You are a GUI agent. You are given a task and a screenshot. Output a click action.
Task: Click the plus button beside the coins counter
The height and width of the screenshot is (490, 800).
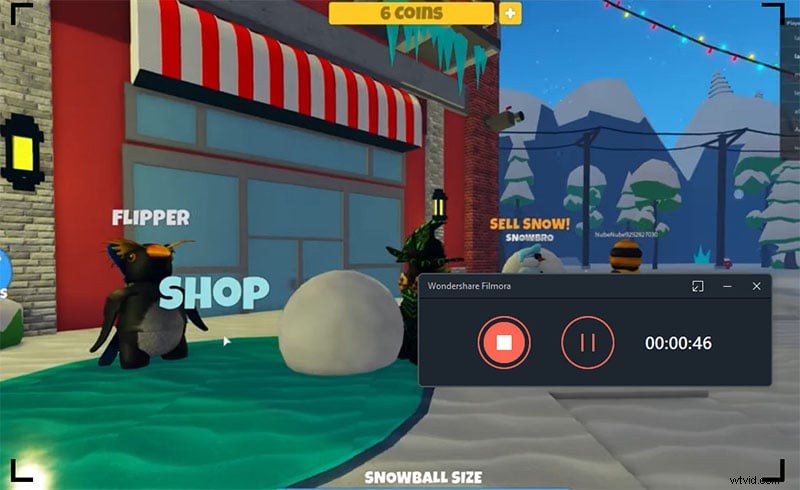(x=510, y=13)
